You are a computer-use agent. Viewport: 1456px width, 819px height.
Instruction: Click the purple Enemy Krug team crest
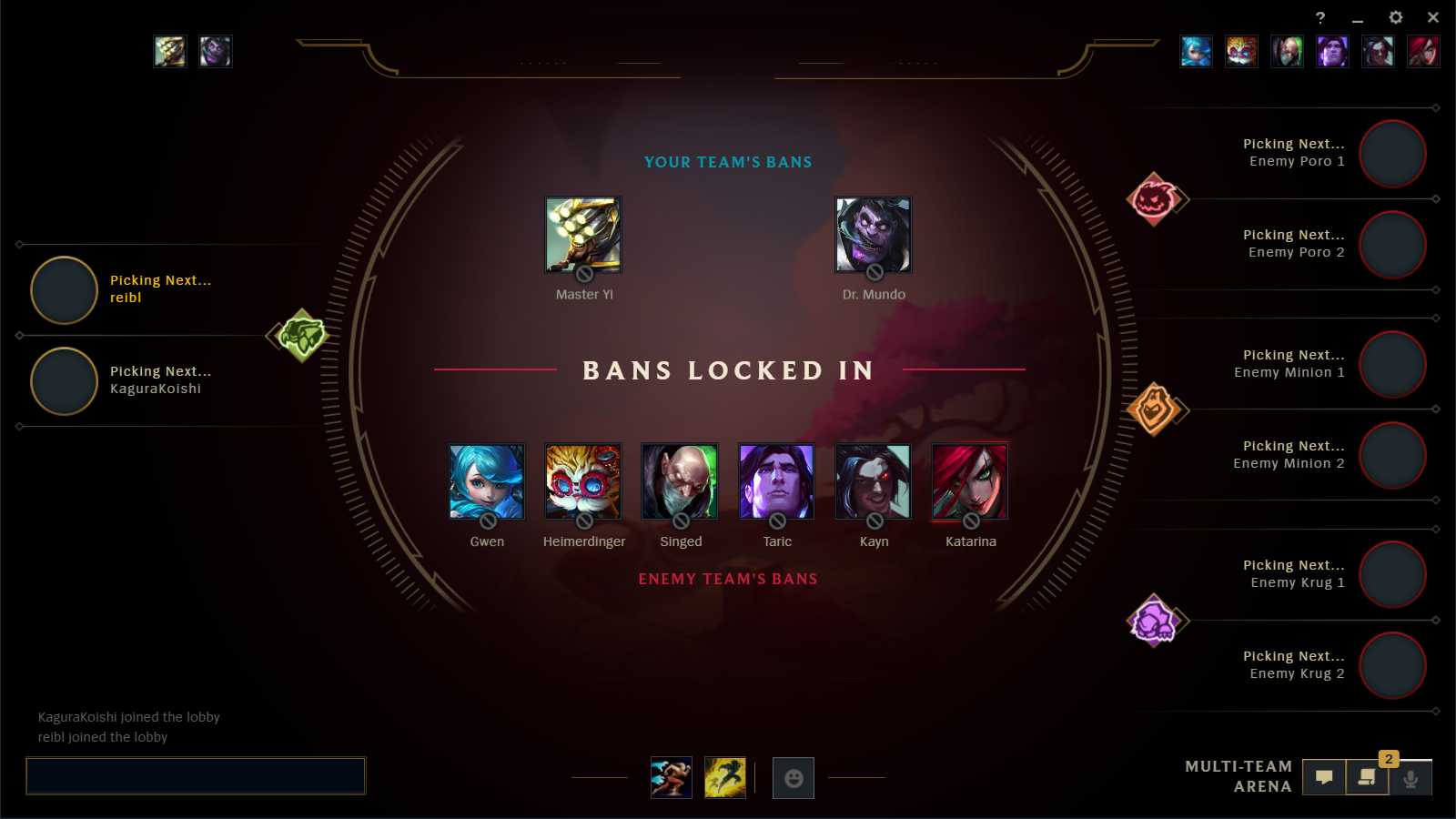[1158, 620]
